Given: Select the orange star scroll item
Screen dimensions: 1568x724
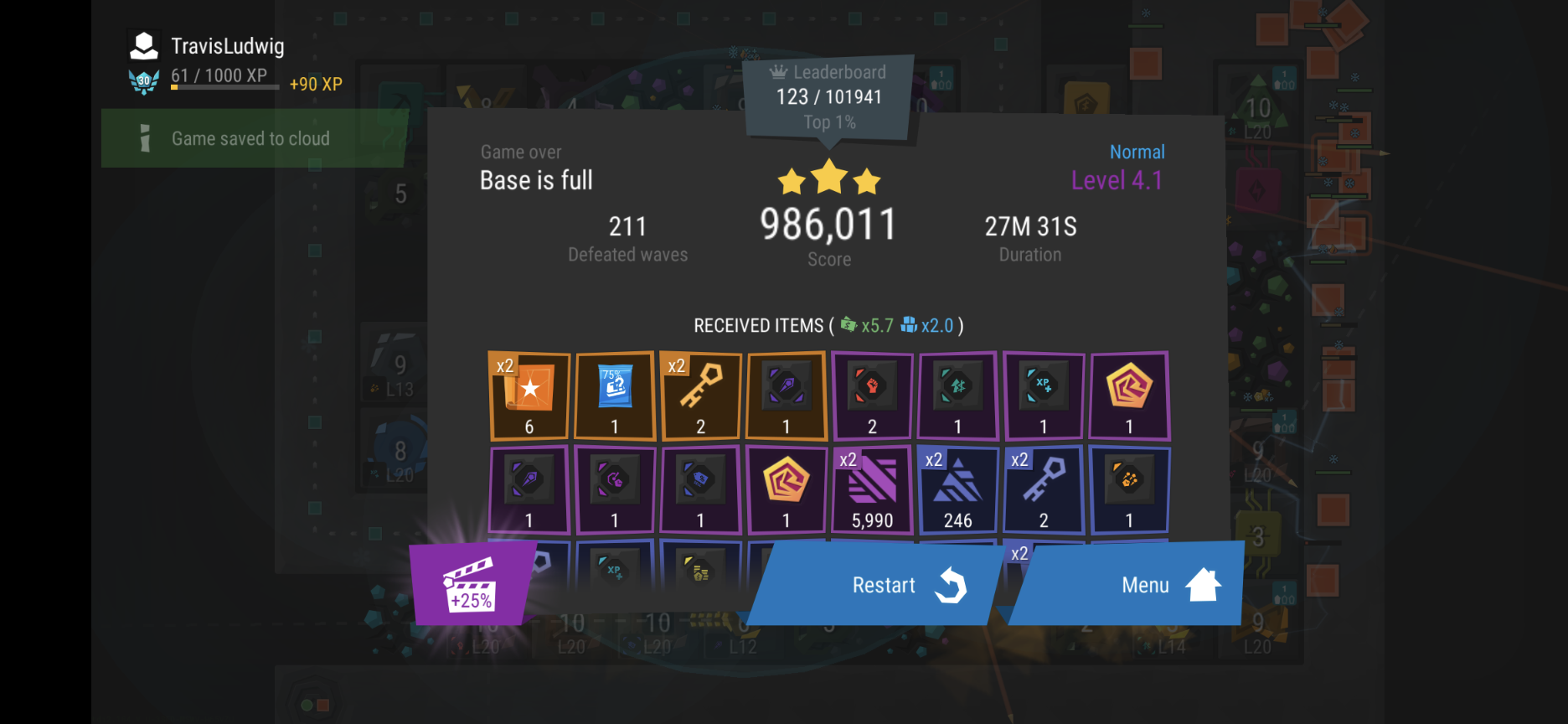Looking at the screenshot, I should pyautogui.click(x=529, y=396).
